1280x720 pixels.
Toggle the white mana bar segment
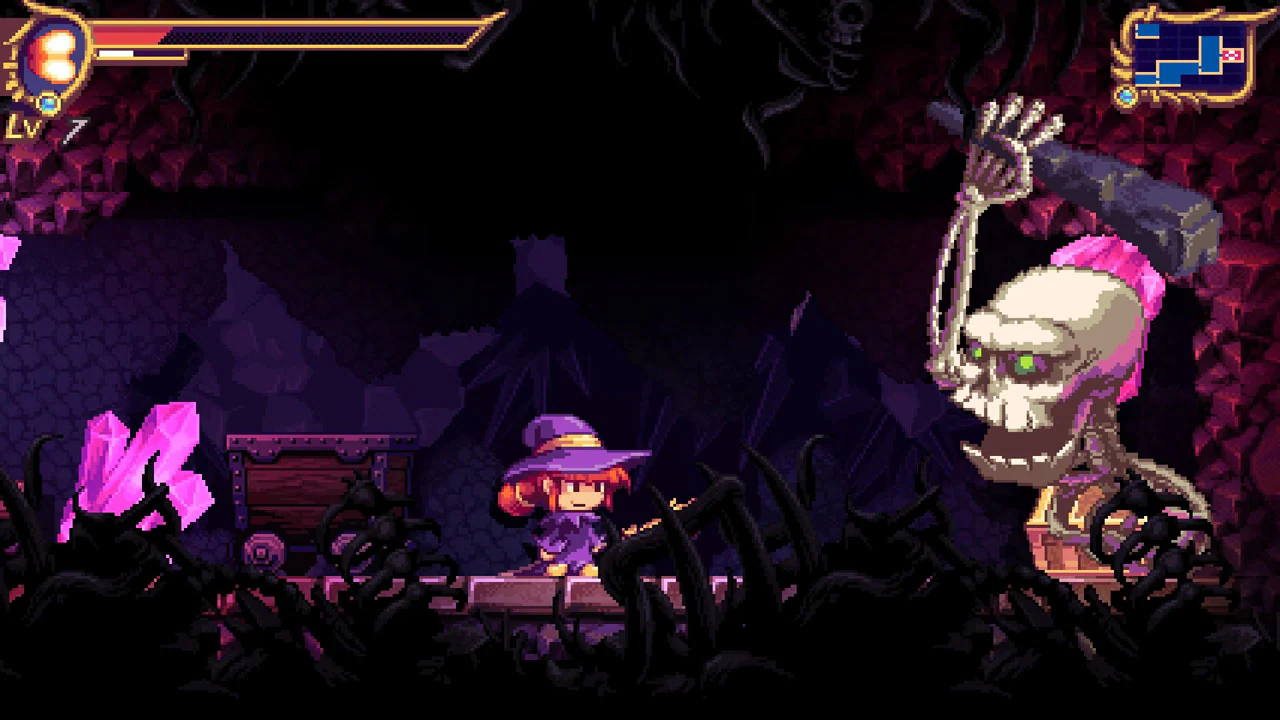(115, 52)
